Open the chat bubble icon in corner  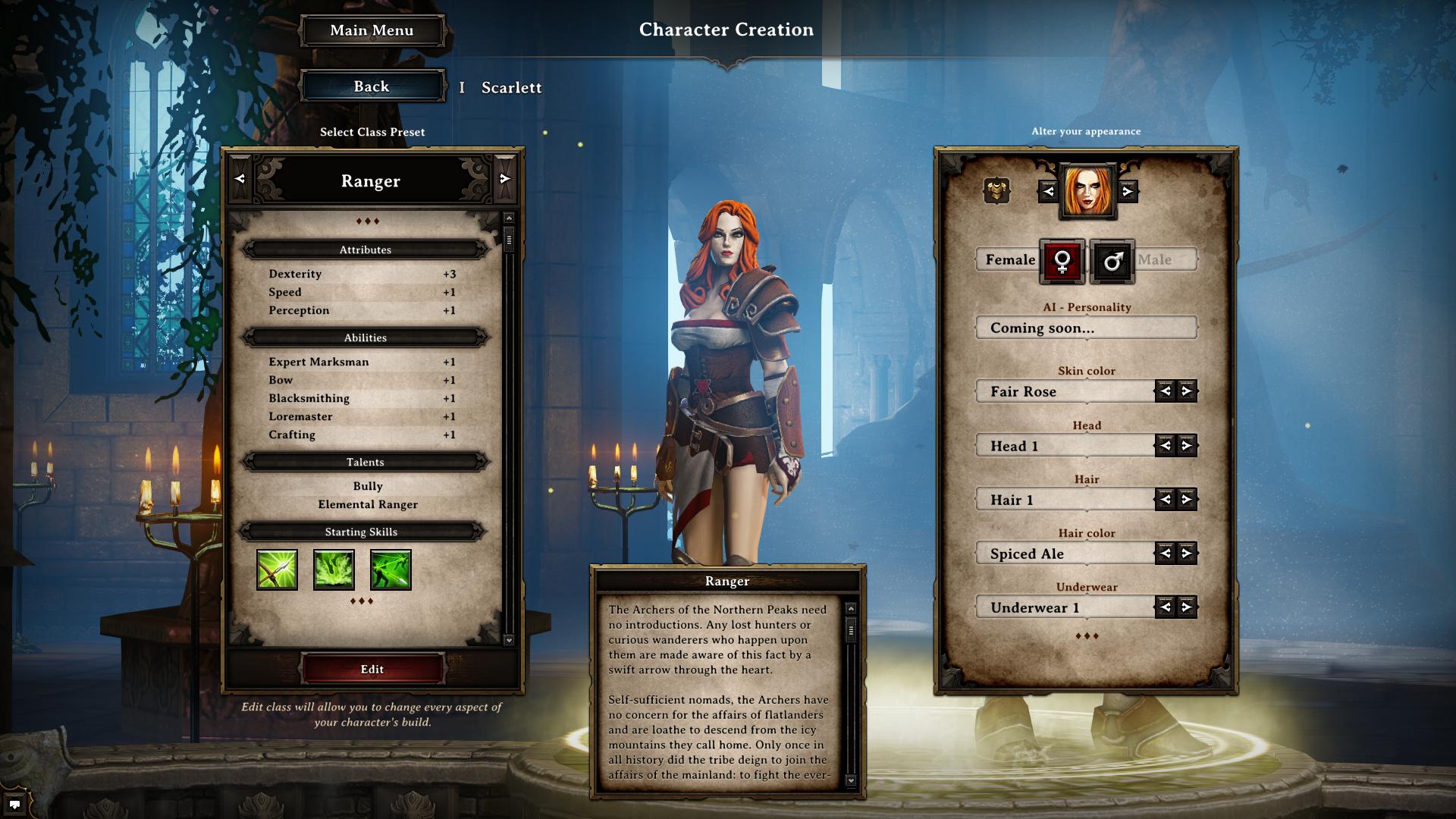(x=14, y=805)
